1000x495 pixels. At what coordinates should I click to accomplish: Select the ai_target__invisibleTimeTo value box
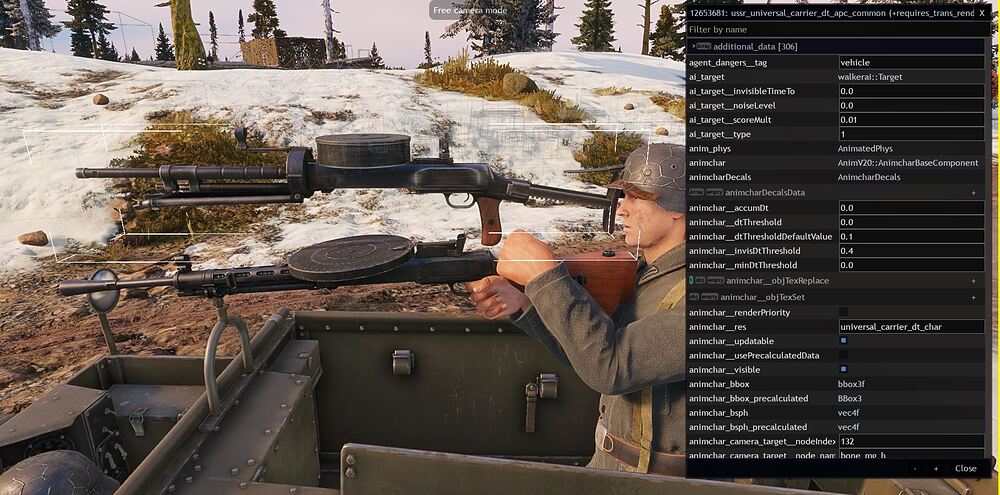910,91
